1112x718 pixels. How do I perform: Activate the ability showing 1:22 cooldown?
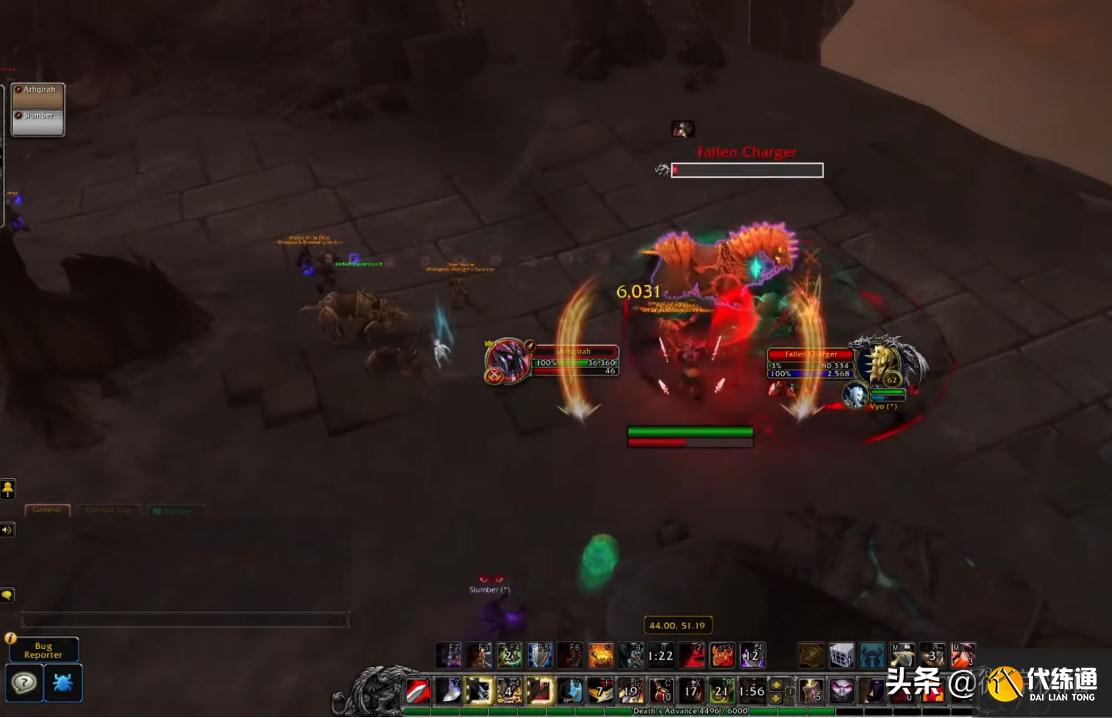point(660,656)
